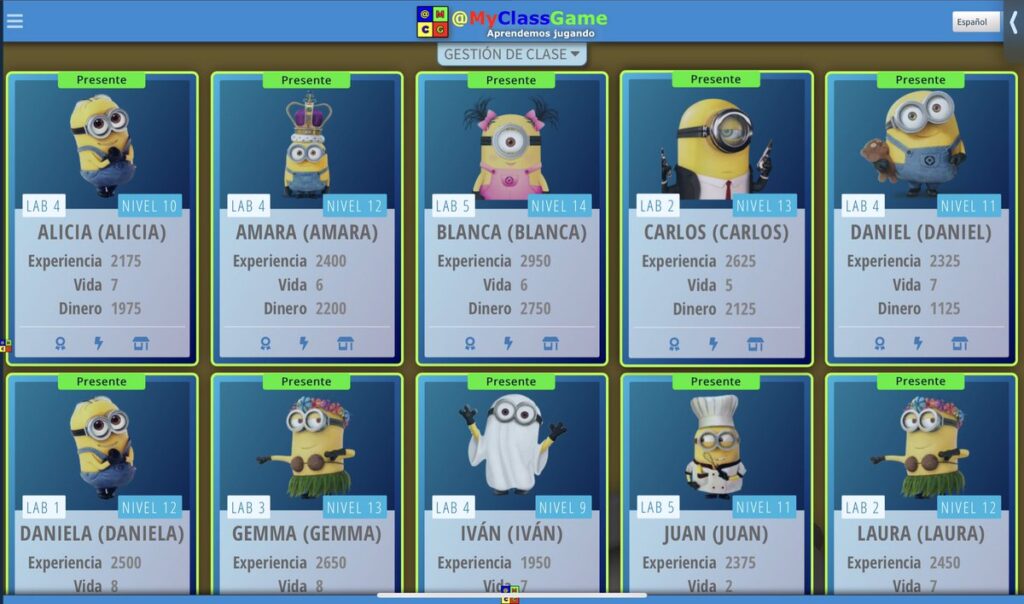
Task: Open Daniel's badge ribbon icon
Action: coord(880,343)
